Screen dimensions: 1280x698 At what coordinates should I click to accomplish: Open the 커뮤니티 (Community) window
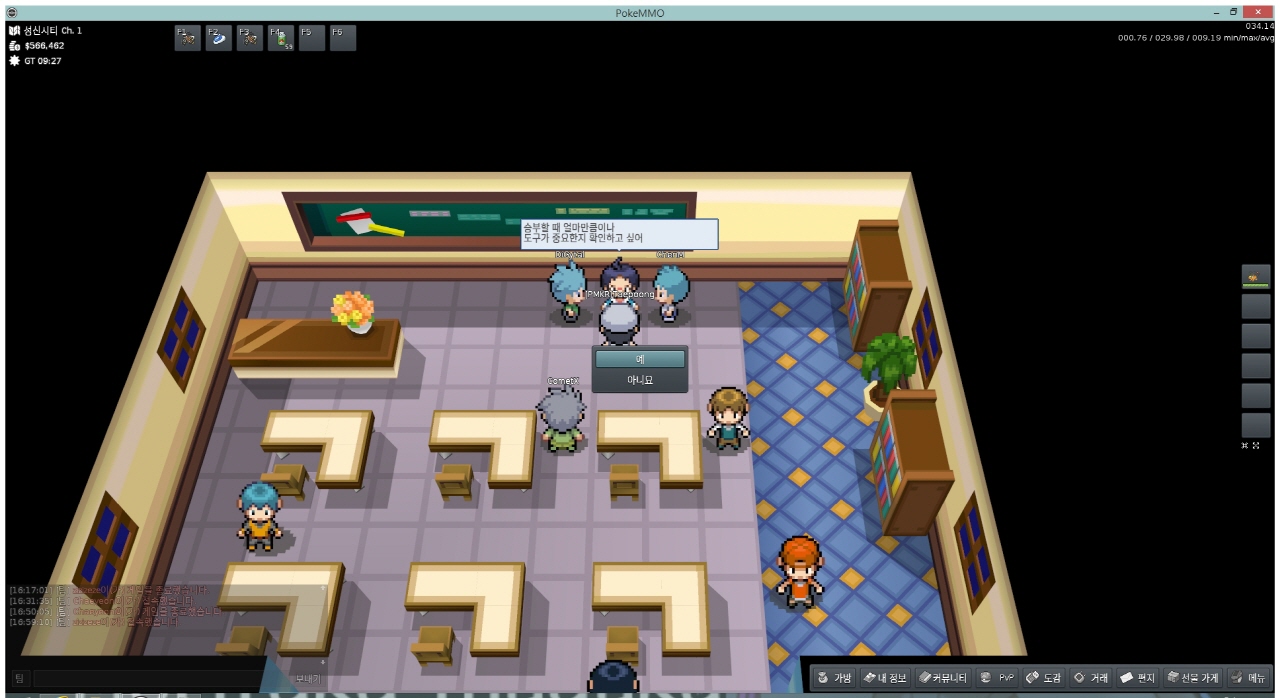point(944,678)
